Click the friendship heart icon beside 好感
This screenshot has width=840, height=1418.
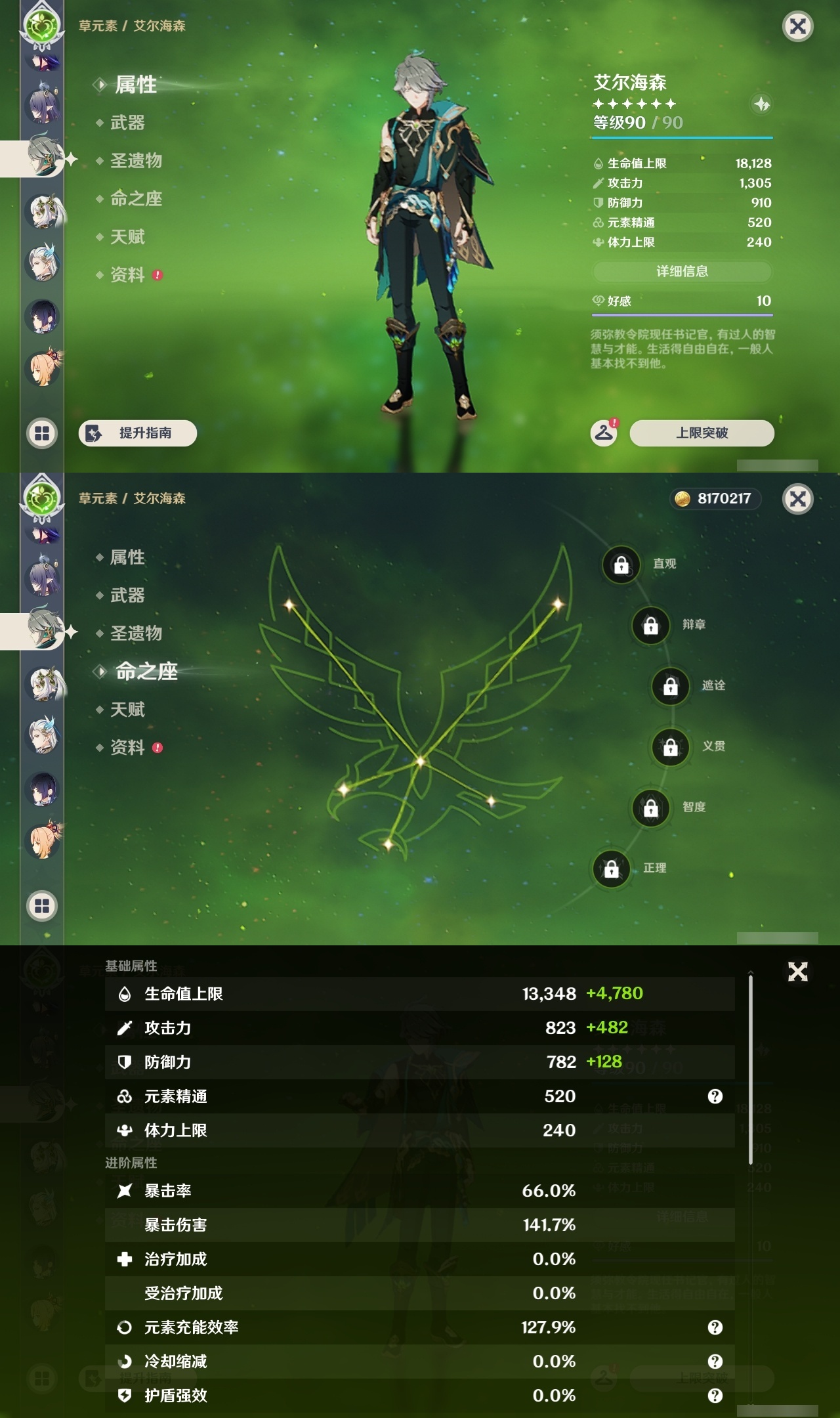[598, 300]
